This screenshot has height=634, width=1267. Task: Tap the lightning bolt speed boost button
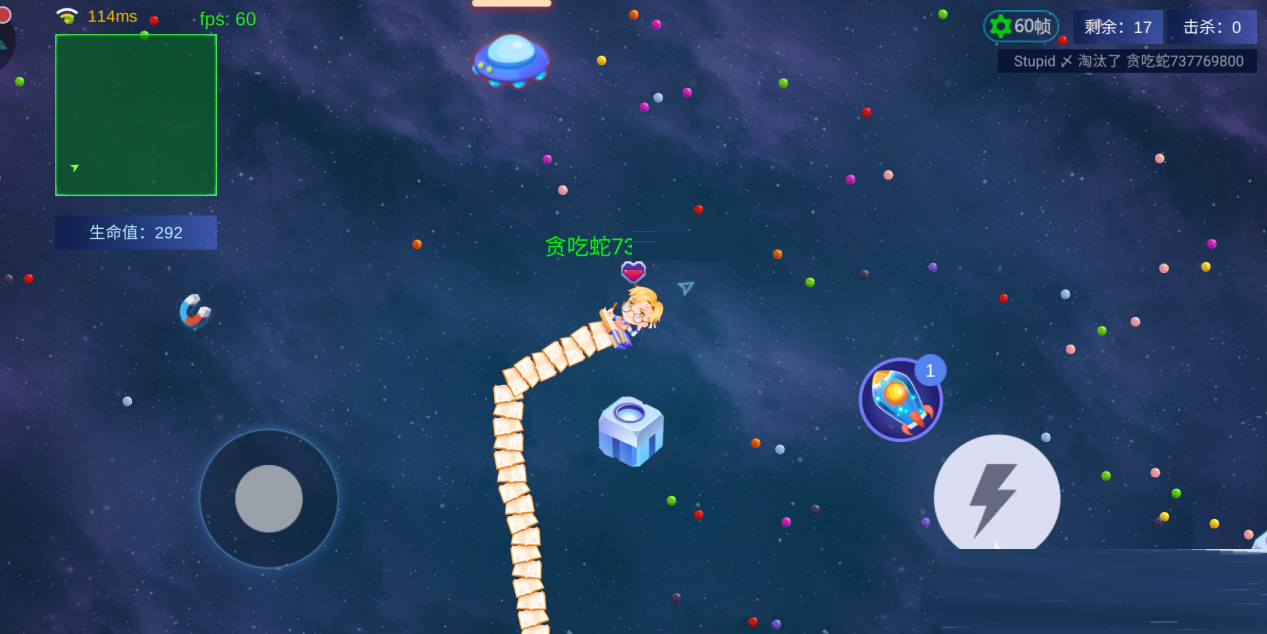click(x=996, y=496)
